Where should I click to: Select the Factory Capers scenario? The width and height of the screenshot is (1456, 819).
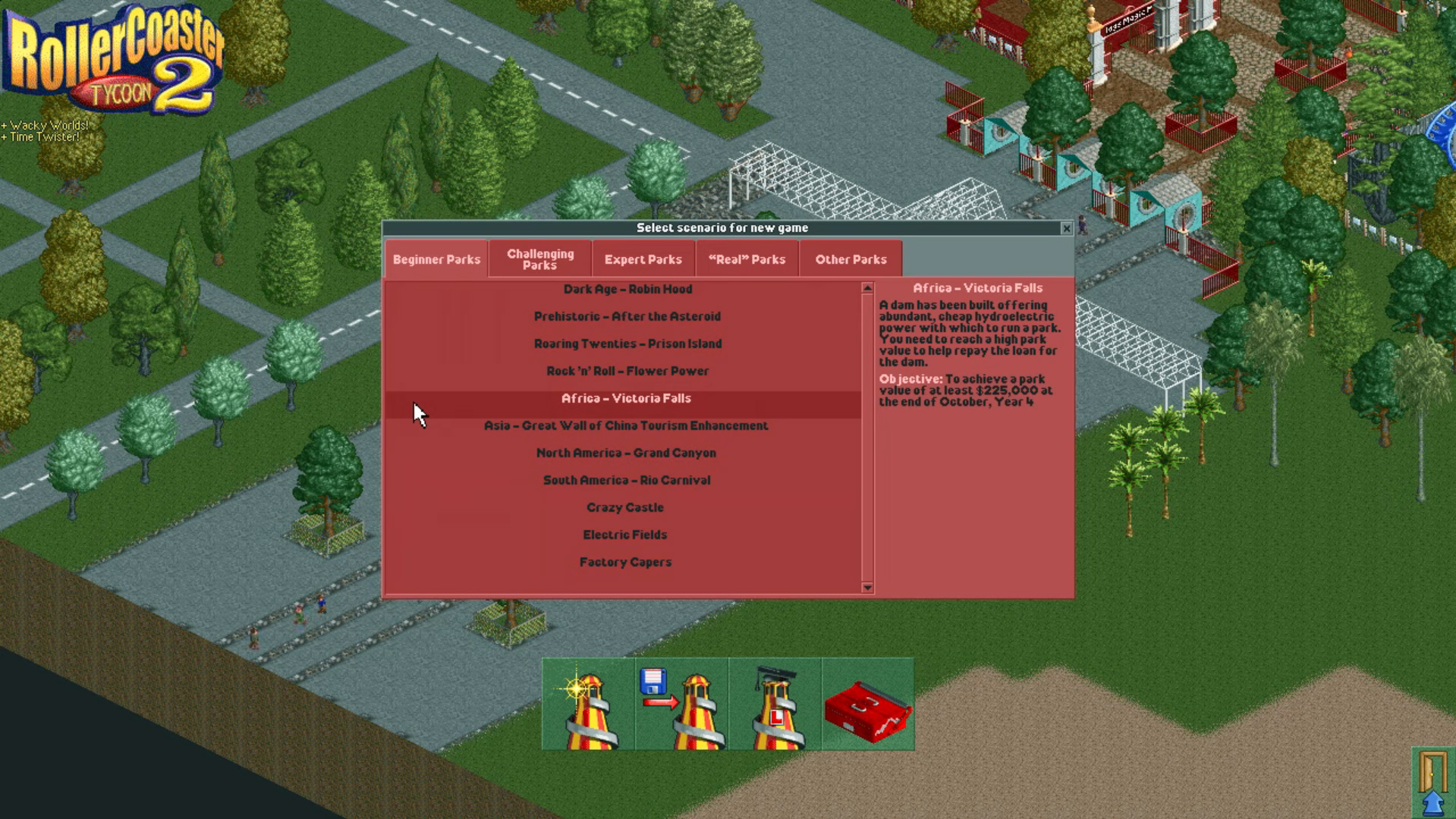click(624, 562)
